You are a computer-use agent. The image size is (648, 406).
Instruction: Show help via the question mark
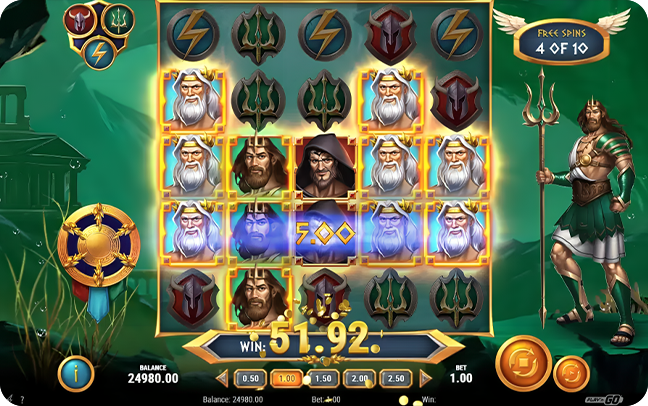(22, 399)
